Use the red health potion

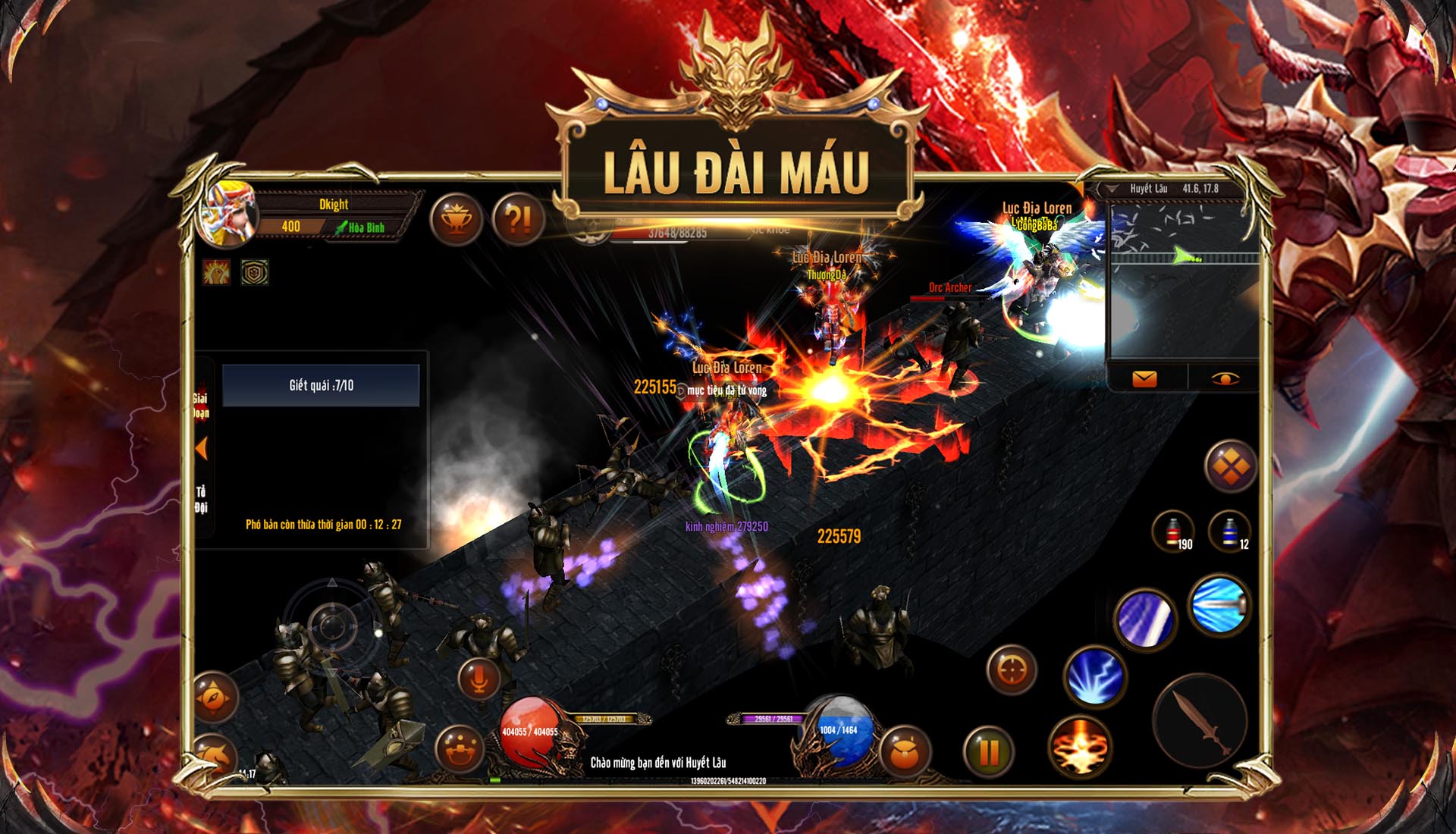click(x=1173, y=531)
